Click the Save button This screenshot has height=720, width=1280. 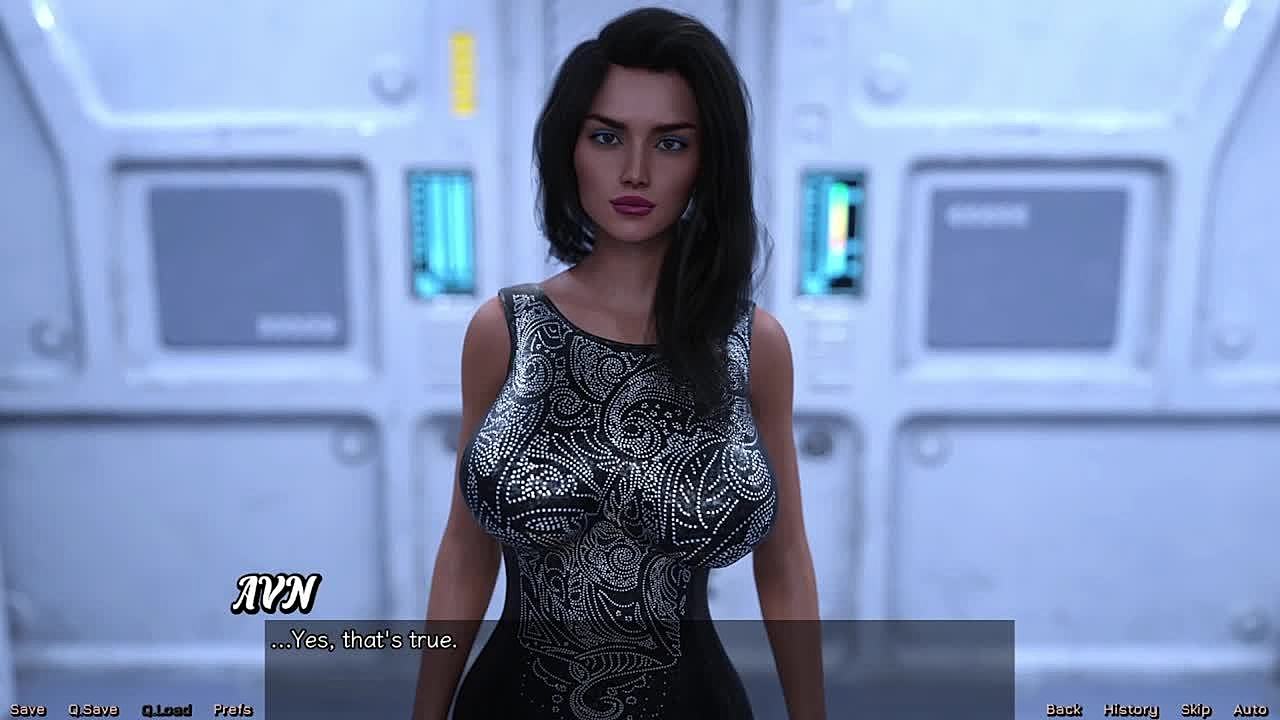coord(27,709)
